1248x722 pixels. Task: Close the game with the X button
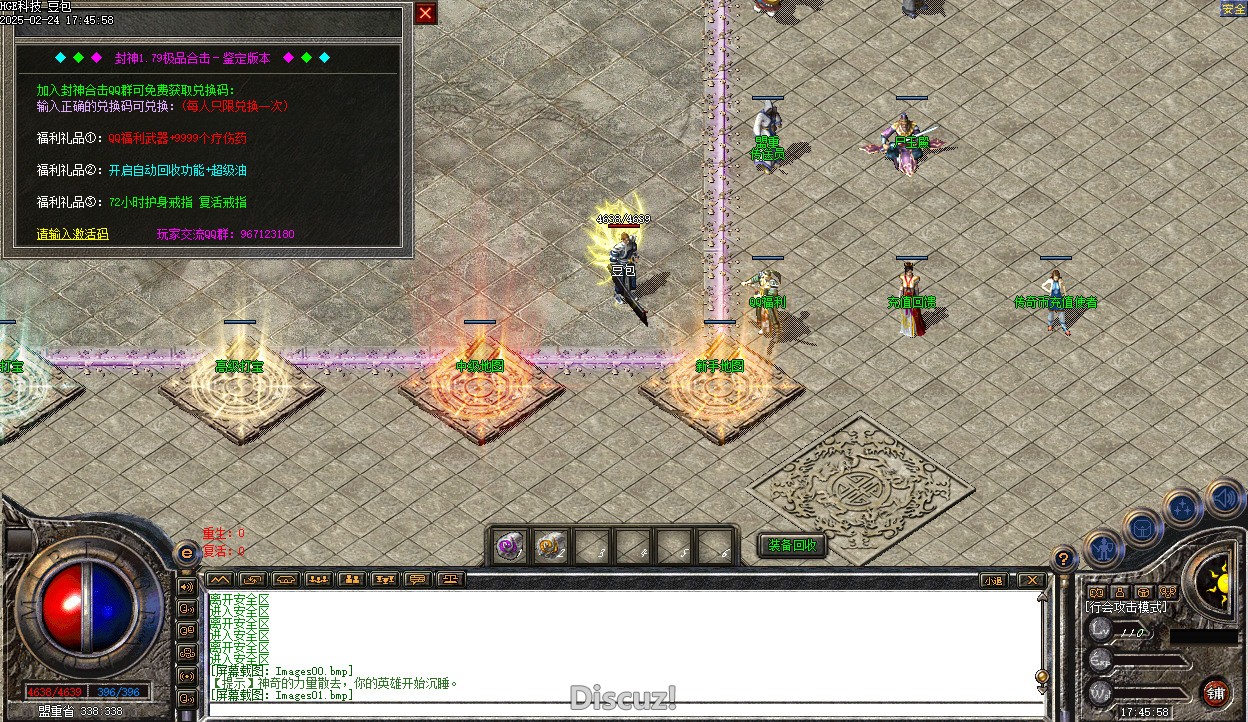click(1030, 580)
